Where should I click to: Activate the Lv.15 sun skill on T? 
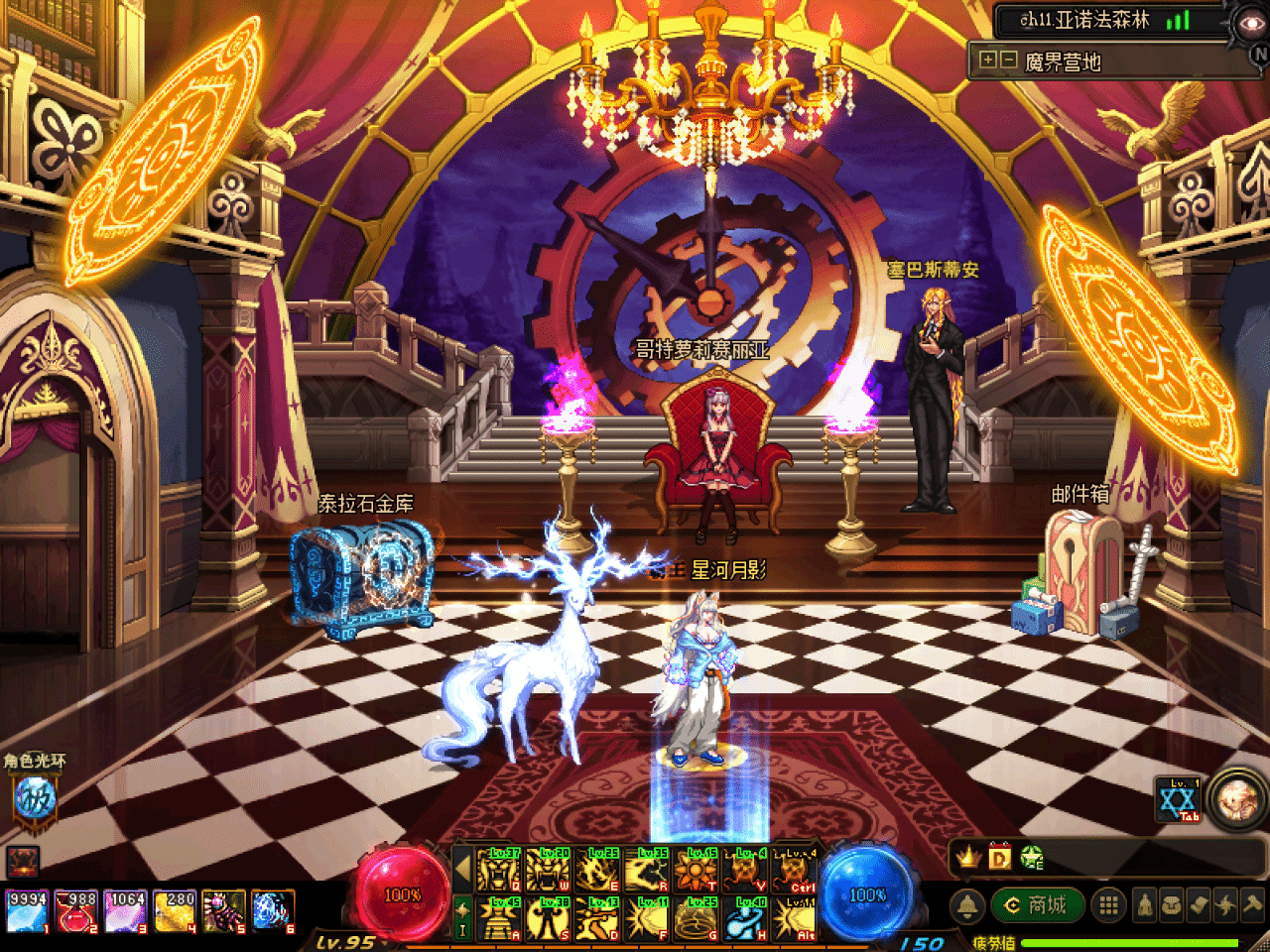coord(696,871)
